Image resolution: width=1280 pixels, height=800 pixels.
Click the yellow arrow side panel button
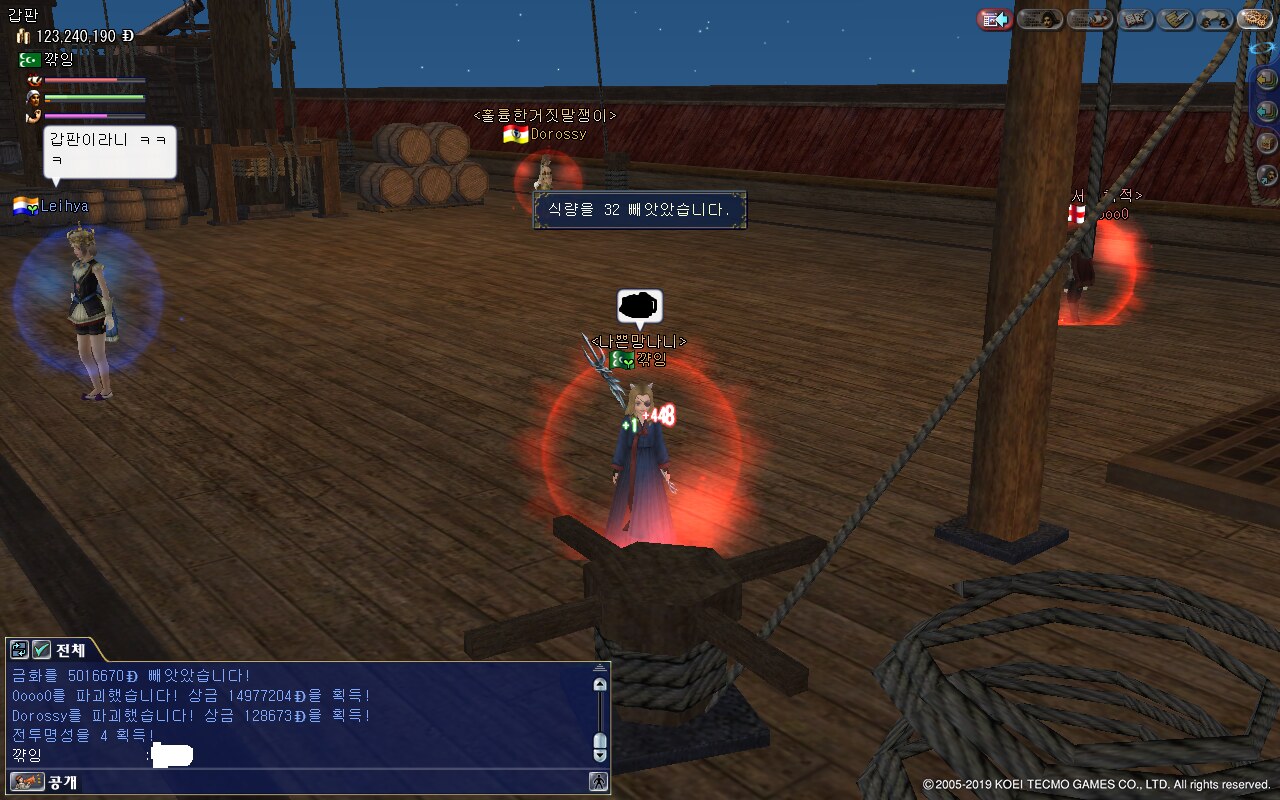pyautogui.click(x=1267, y=80)
